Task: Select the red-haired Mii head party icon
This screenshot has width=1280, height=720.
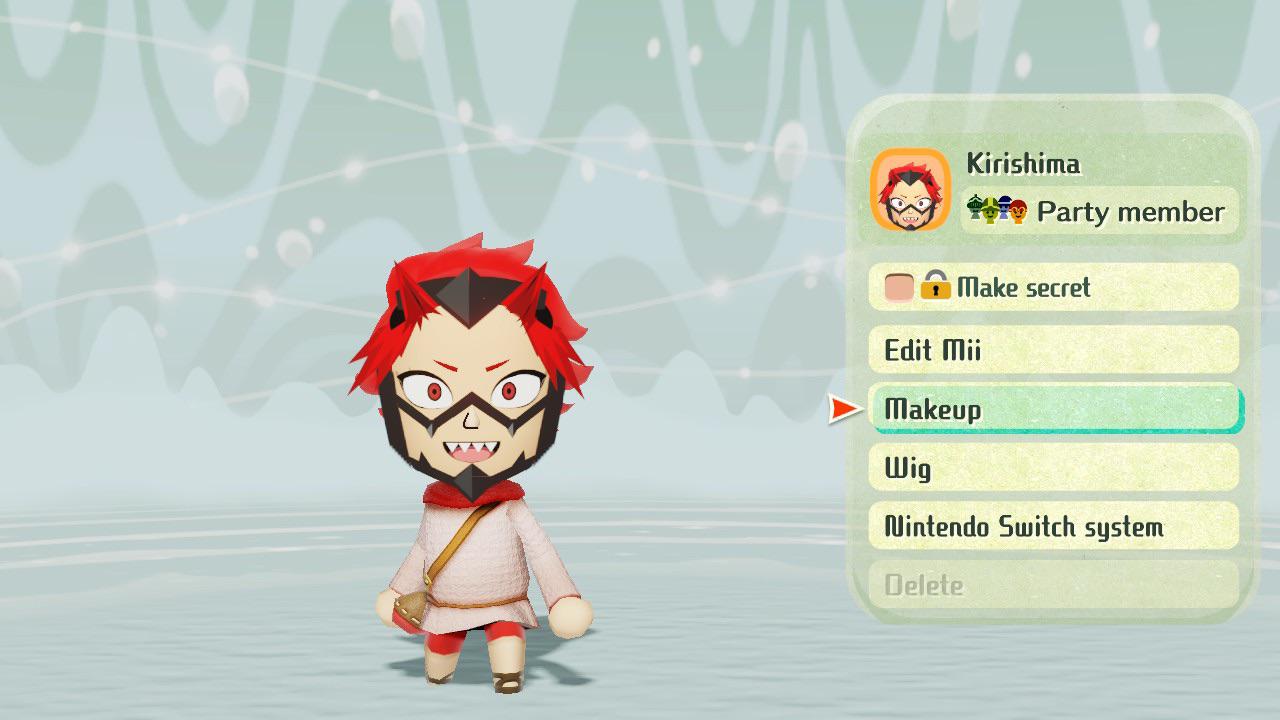Action: pyautogui.click(x=1018, y=210)
